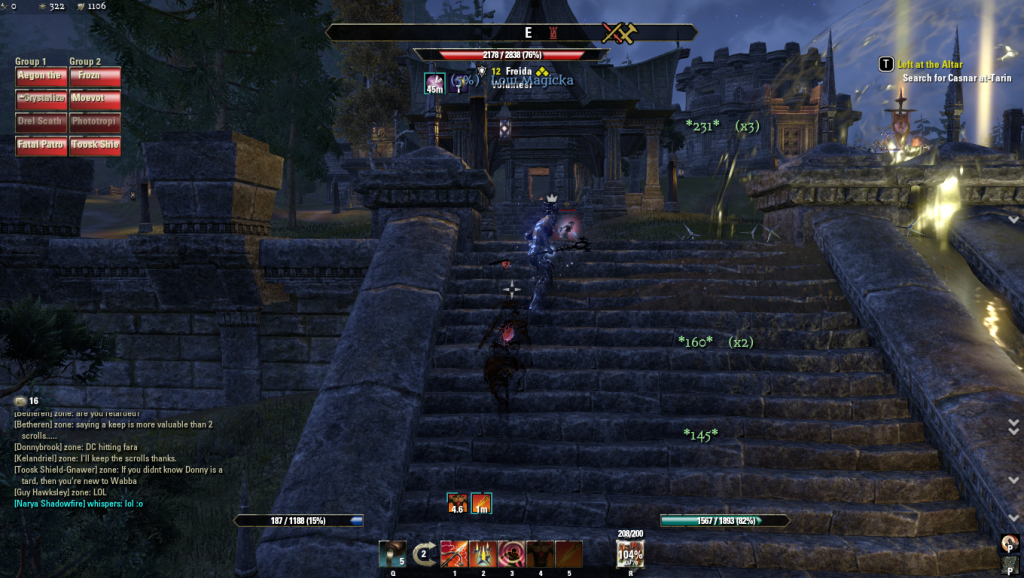Use the quickslot potion item
Image resolution: width=1024 pixels, height=578 pixels.
pyautogui.click(x=393, y=554)
